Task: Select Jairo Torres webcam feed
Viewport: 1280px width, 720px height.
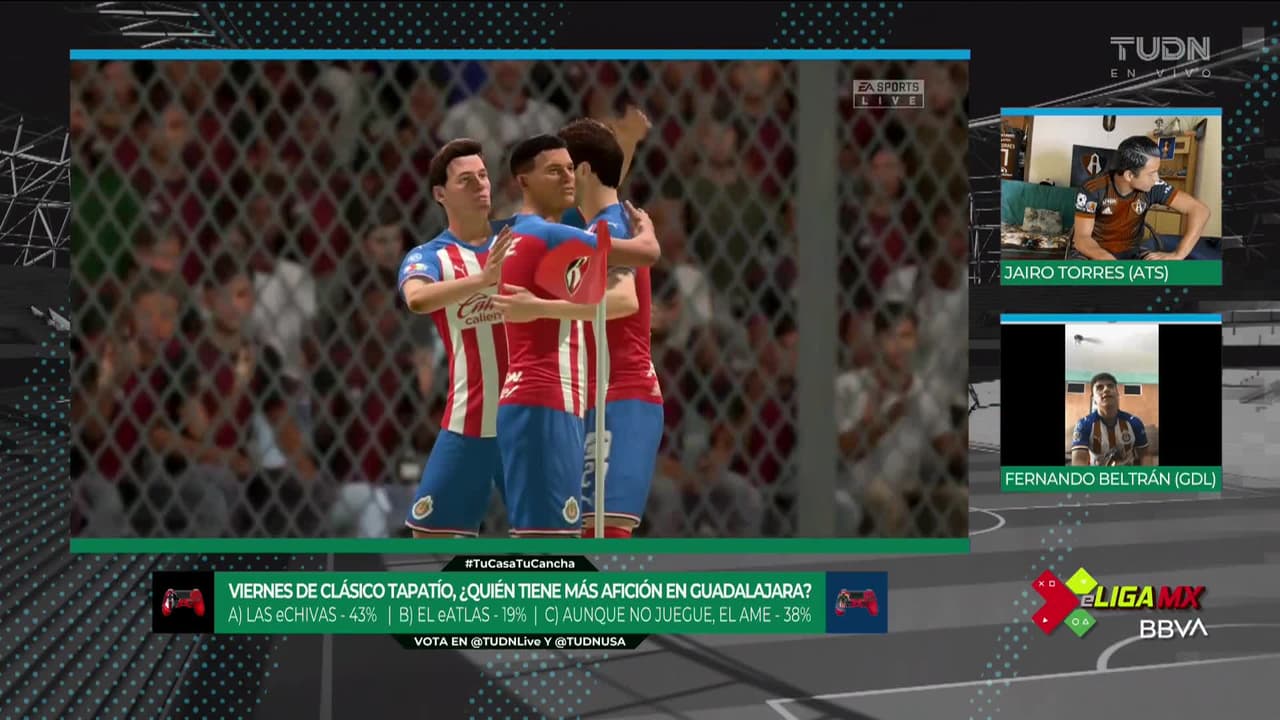Action: (x=1110, y=187)
